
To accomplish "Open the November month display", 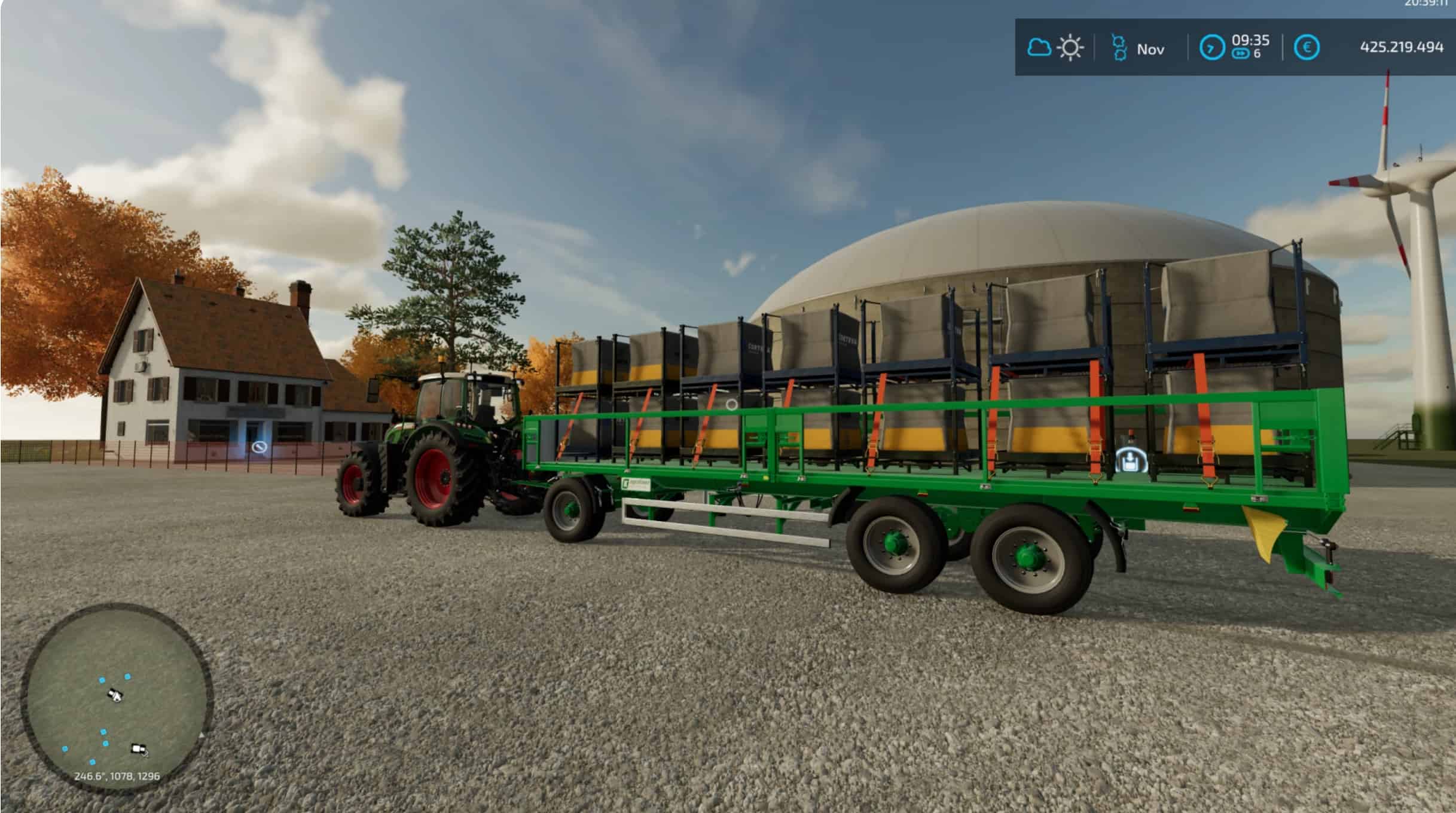I will click(1152, 48).
